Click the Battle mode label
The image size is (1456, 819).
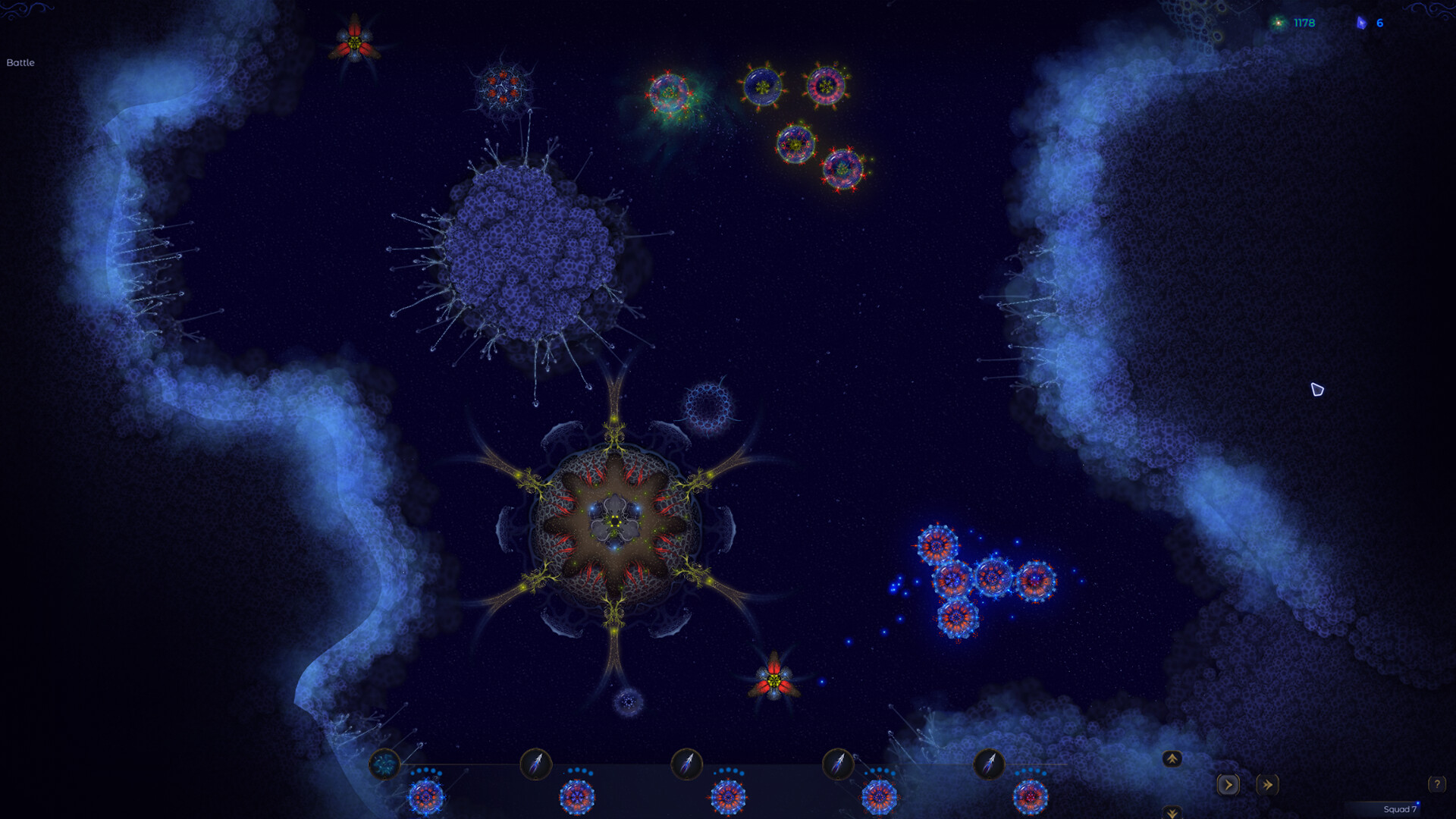20,64
